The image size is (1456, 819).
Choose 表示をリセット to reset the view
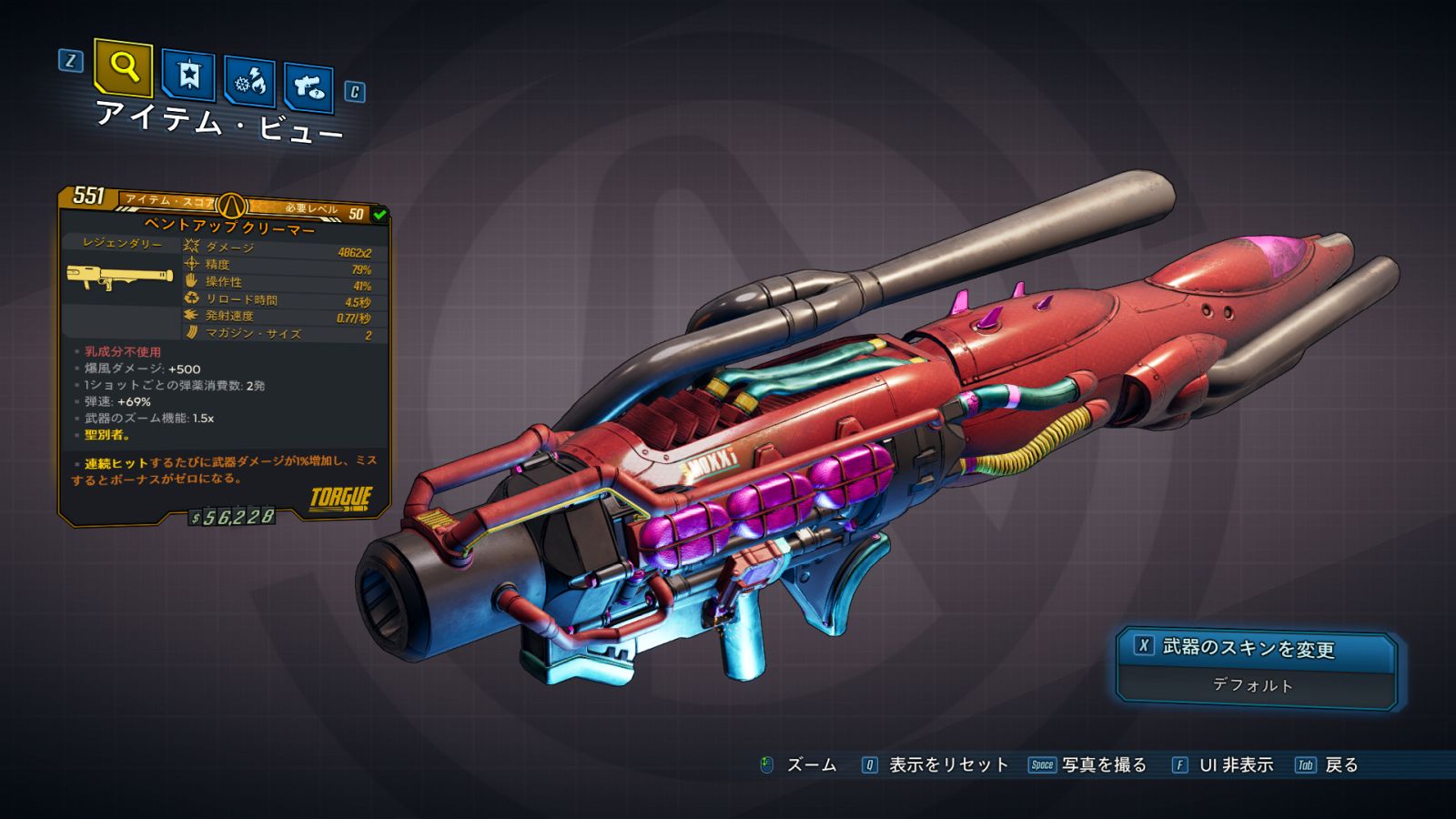937,765
